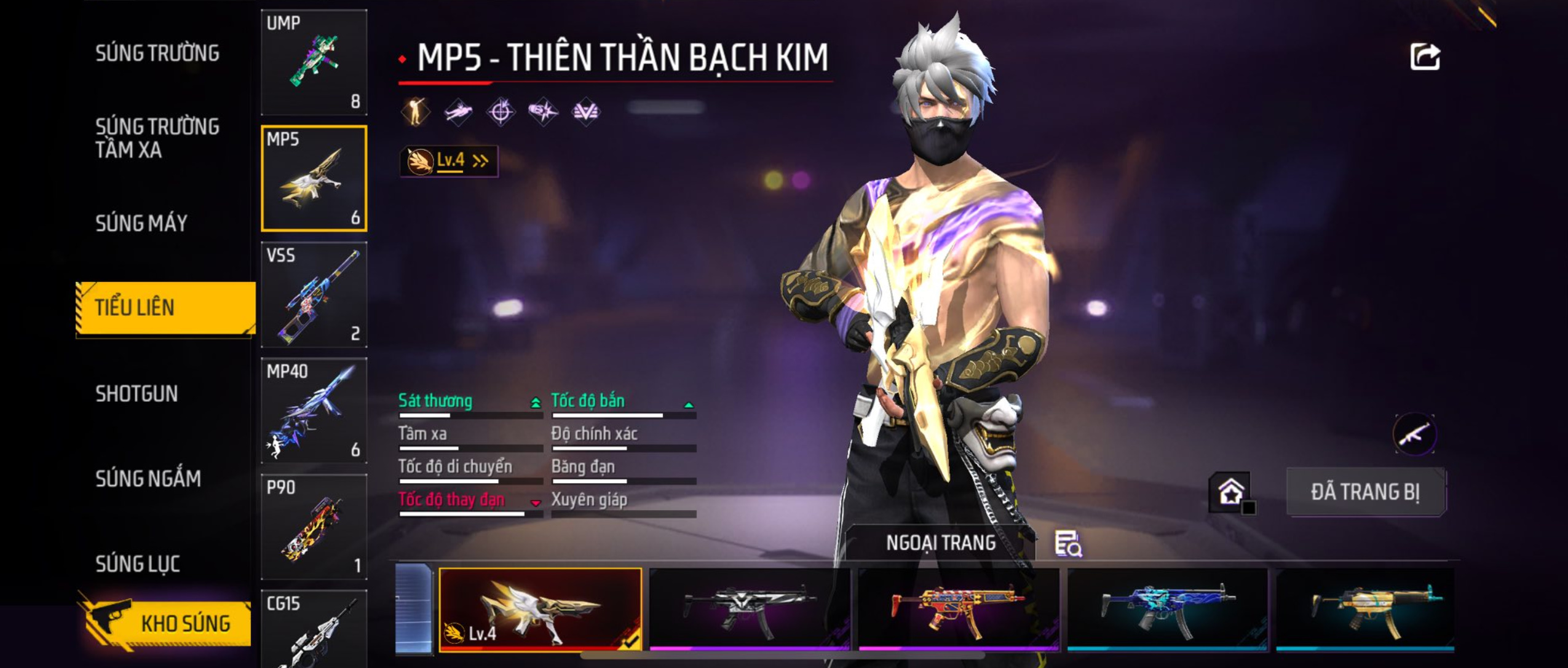Open the Lv.4 skin upgrade button

point(449,161)
